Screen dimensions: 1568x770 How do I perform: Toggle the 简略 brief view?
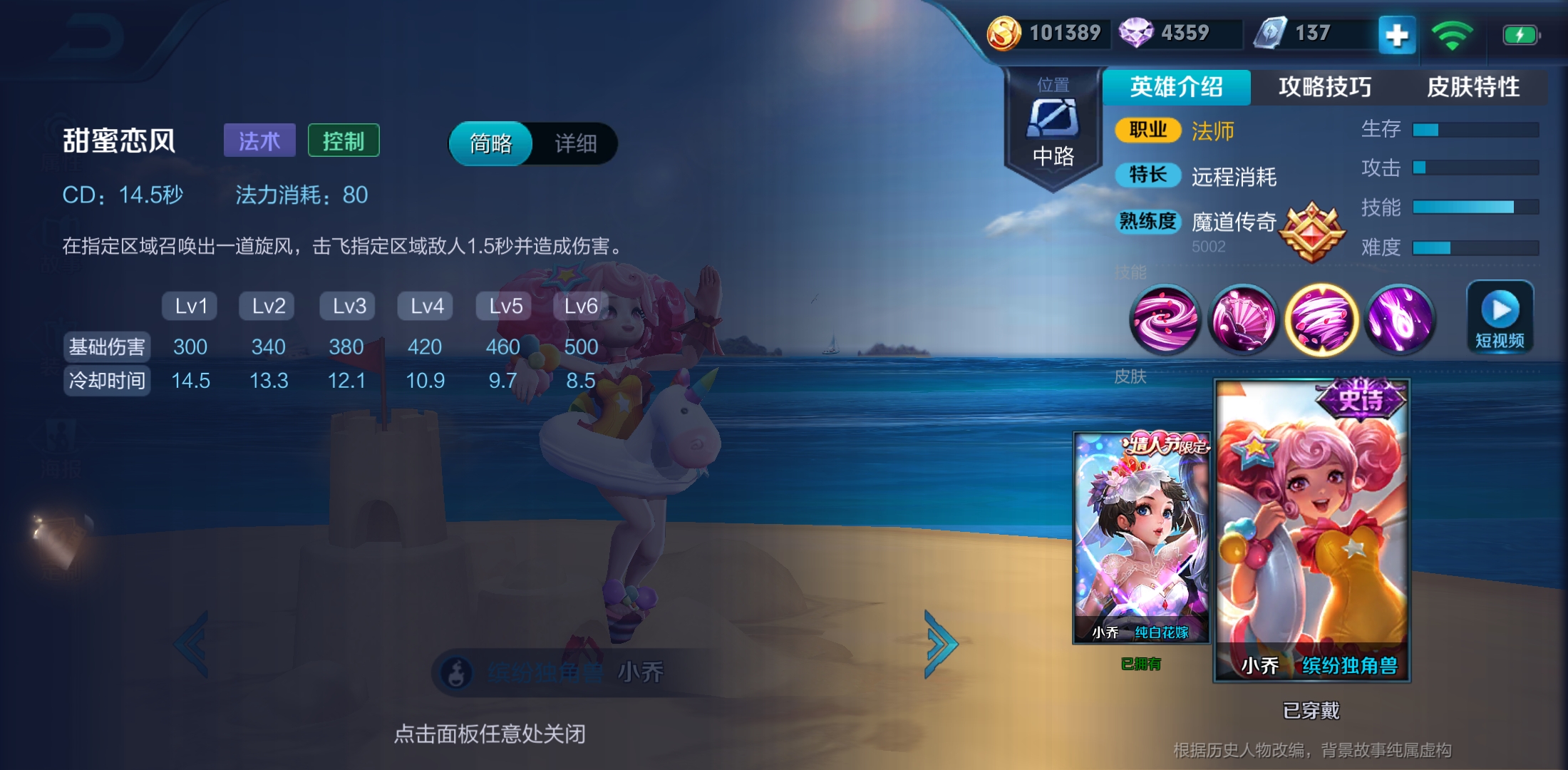click(490, 144)
